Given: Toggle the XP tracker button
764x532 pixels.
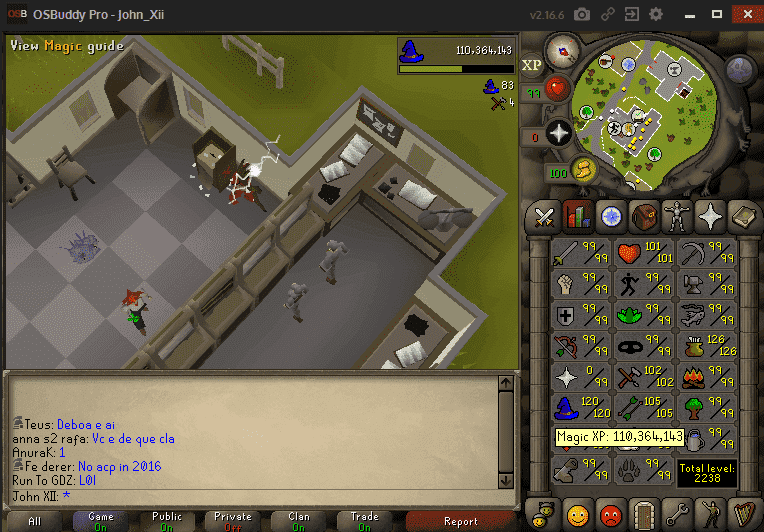Looking at the screenshot, I should (533, 65).
